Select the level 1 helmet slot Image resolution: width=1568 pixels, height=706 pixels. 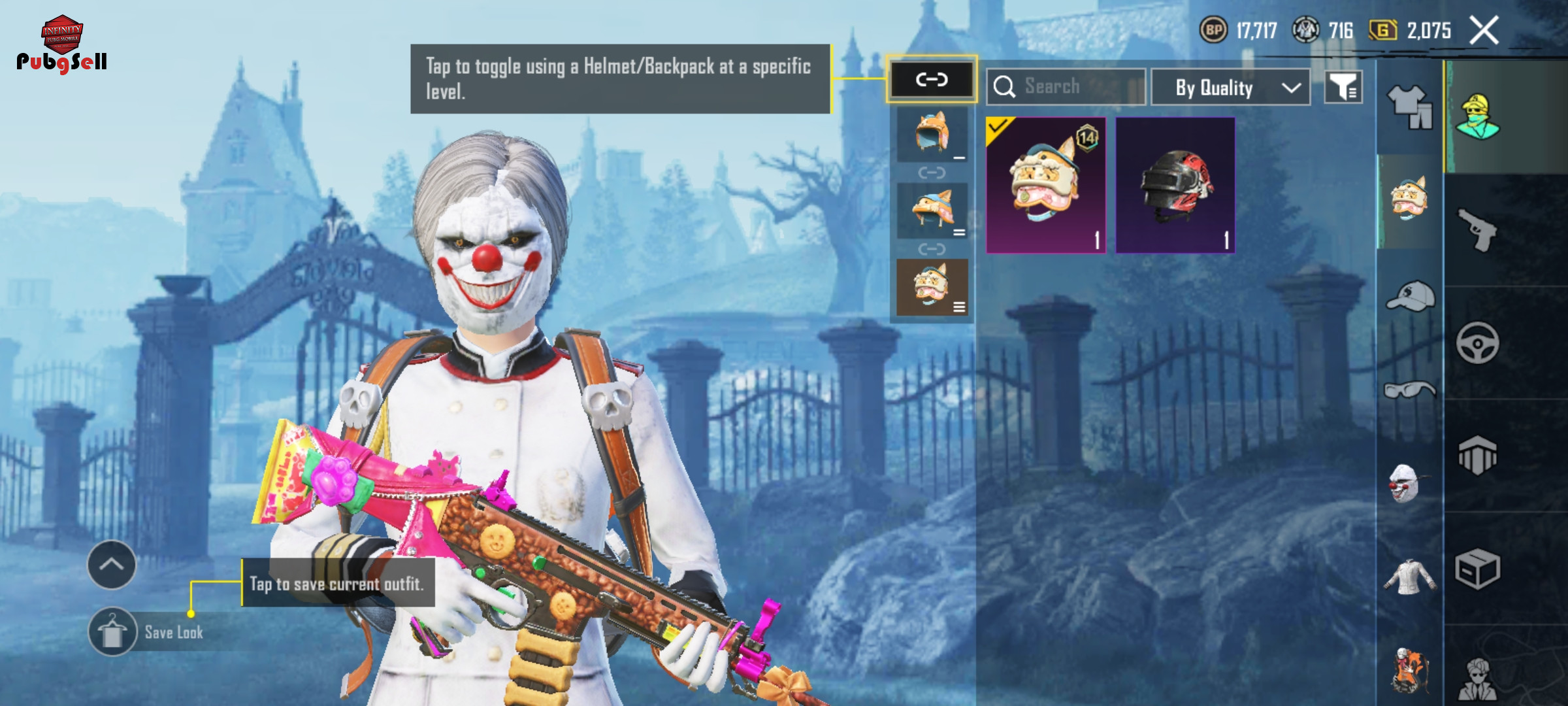point(932,135)
